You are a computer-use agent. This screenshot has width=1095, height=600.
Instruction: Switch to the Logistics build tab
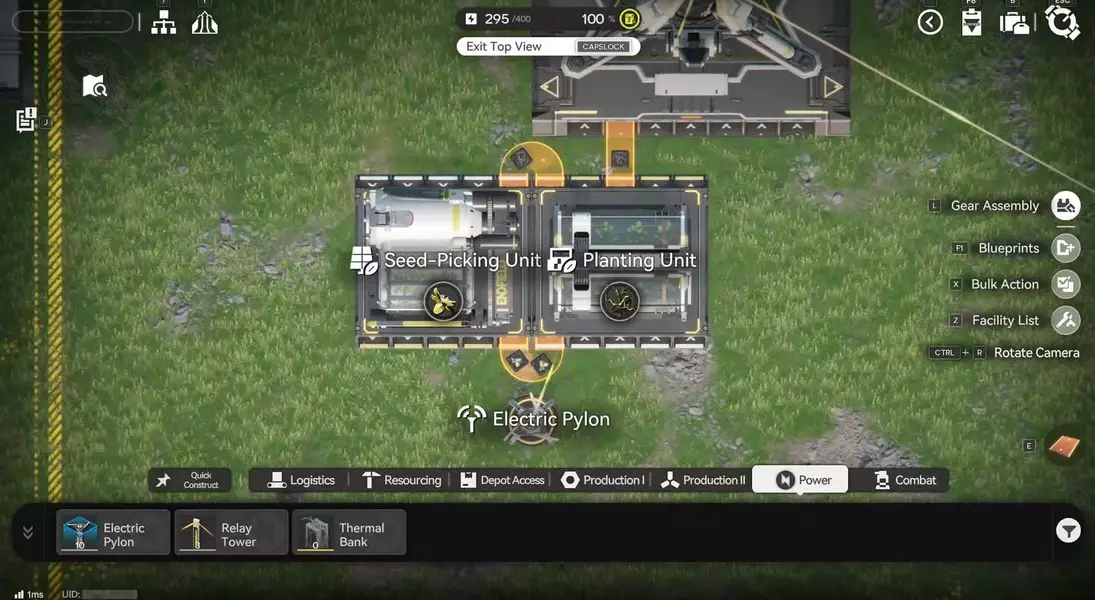302,480
